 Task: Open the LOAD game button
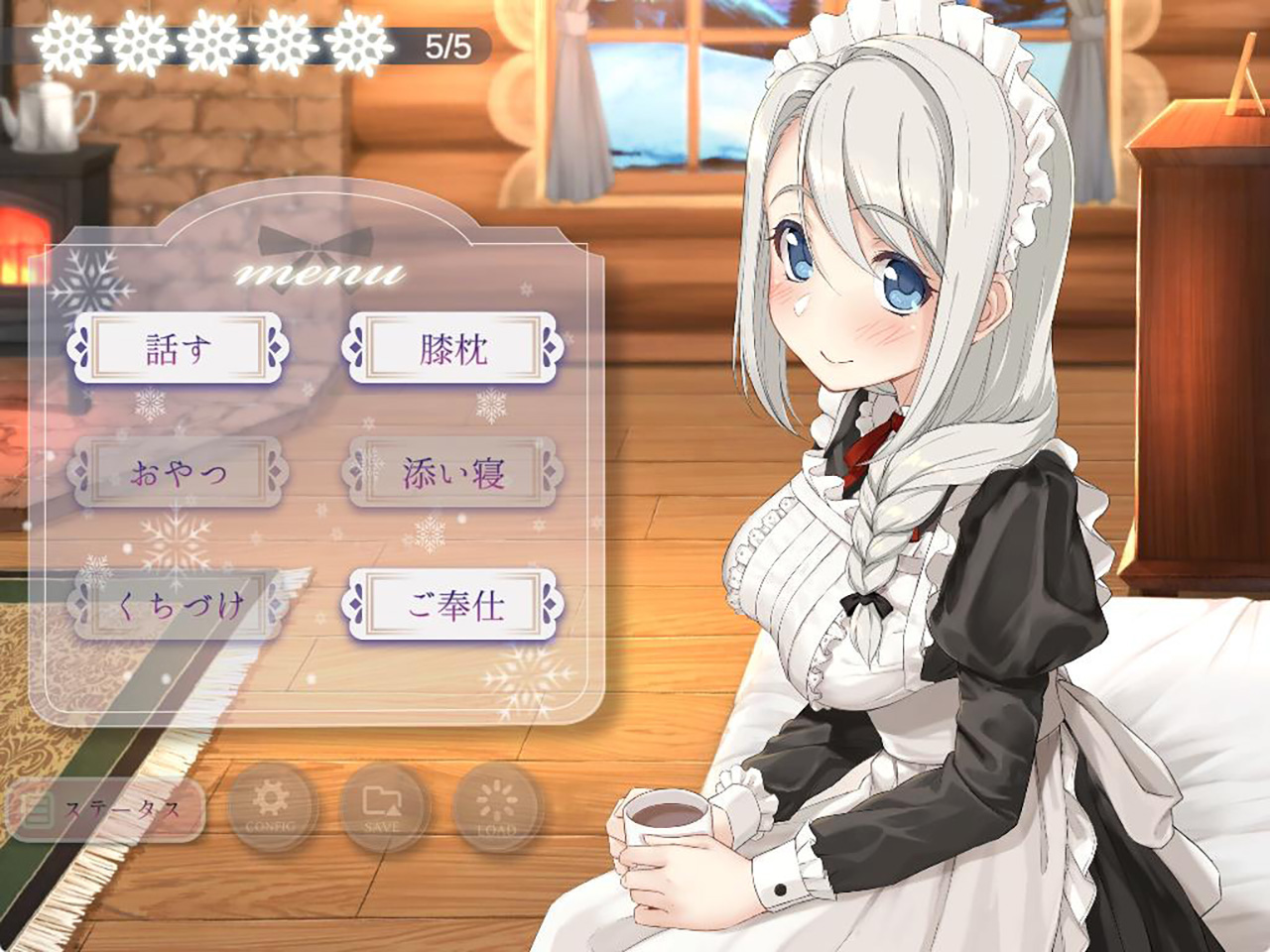[497, 807]
